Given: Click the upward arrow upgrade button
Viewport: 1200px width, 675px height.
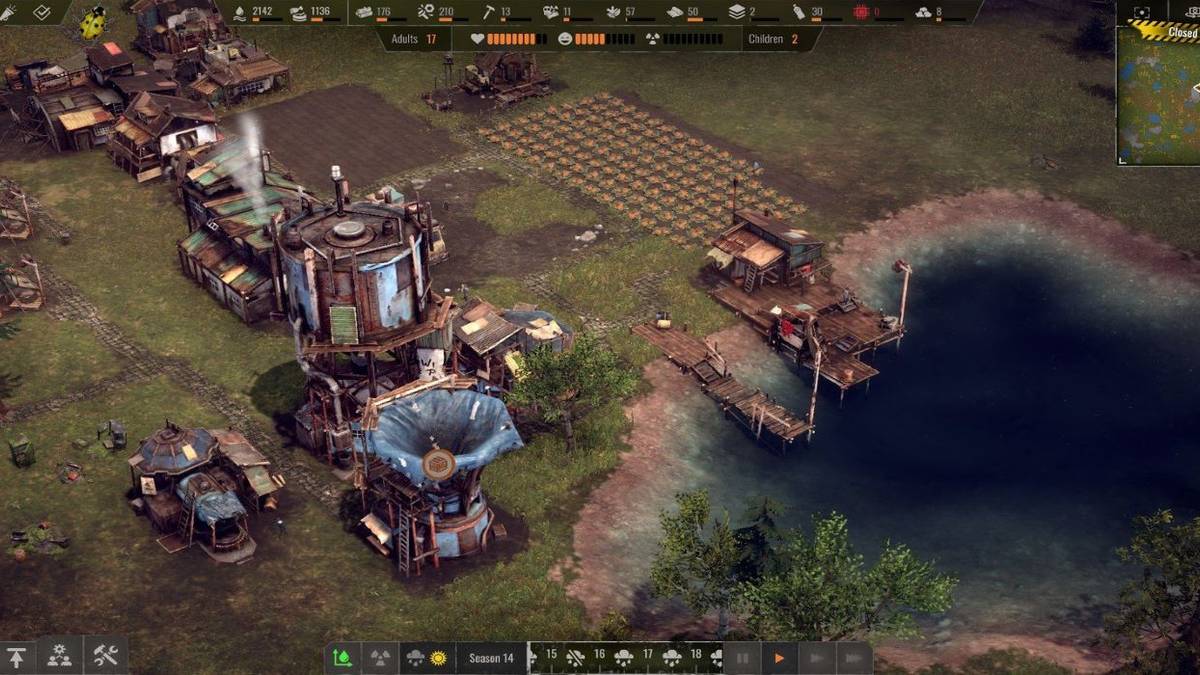Looking at the screenshot, I should 17,656.
